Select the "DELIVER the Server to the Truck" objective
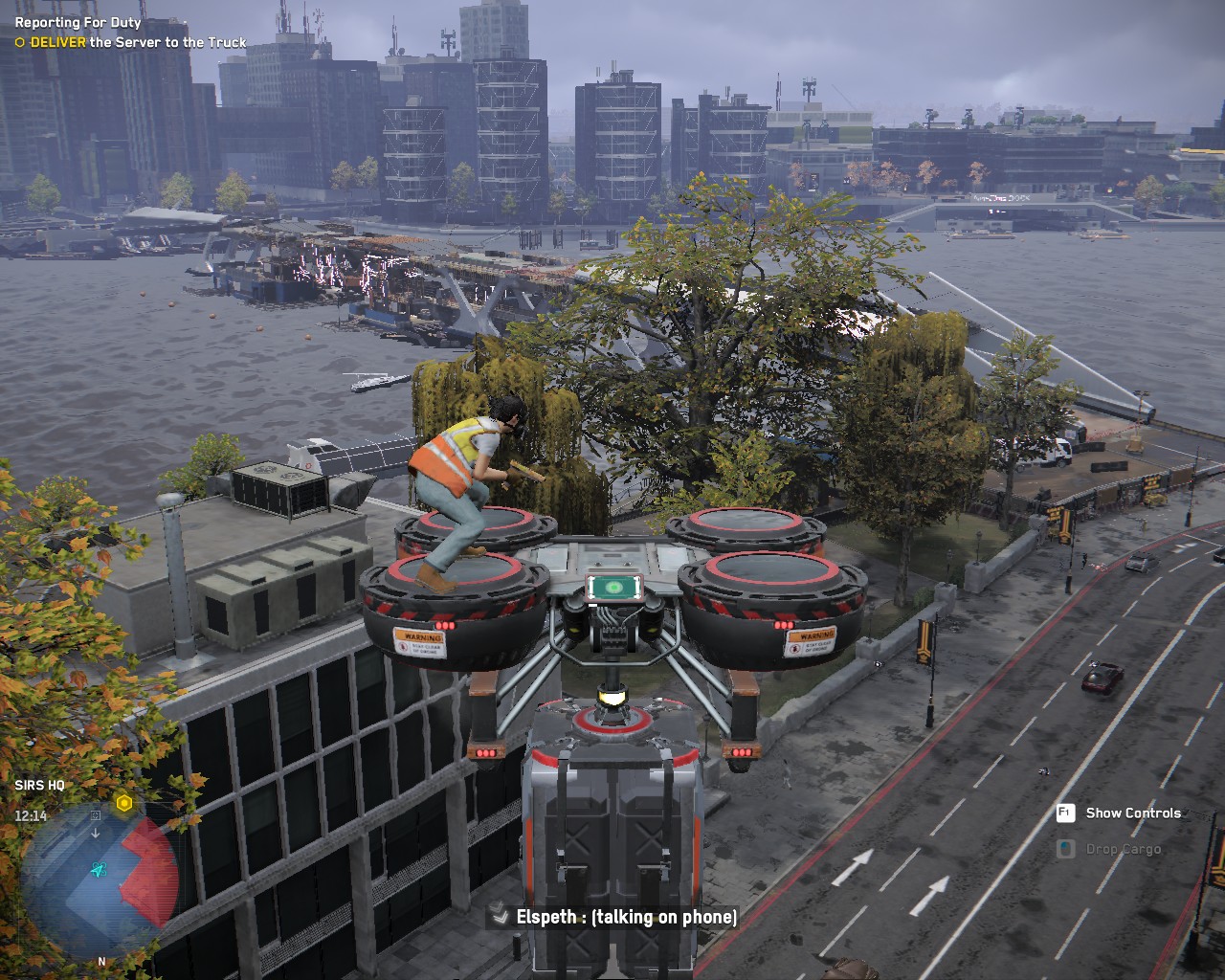This screenshot has height=980, width=1225. [x=131, y=42]
